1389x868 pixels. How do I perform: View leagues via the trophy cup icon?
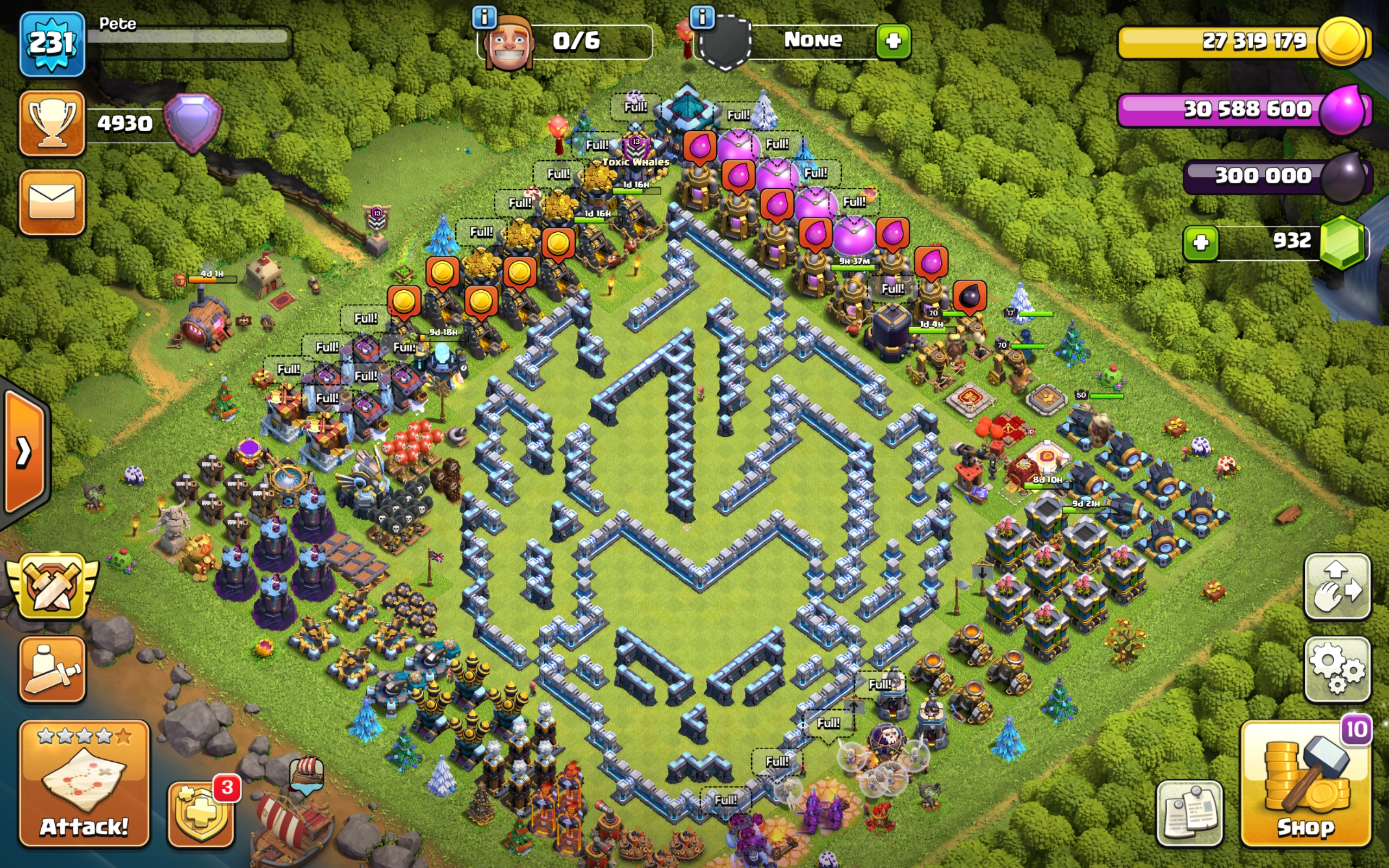pos(52,124)
